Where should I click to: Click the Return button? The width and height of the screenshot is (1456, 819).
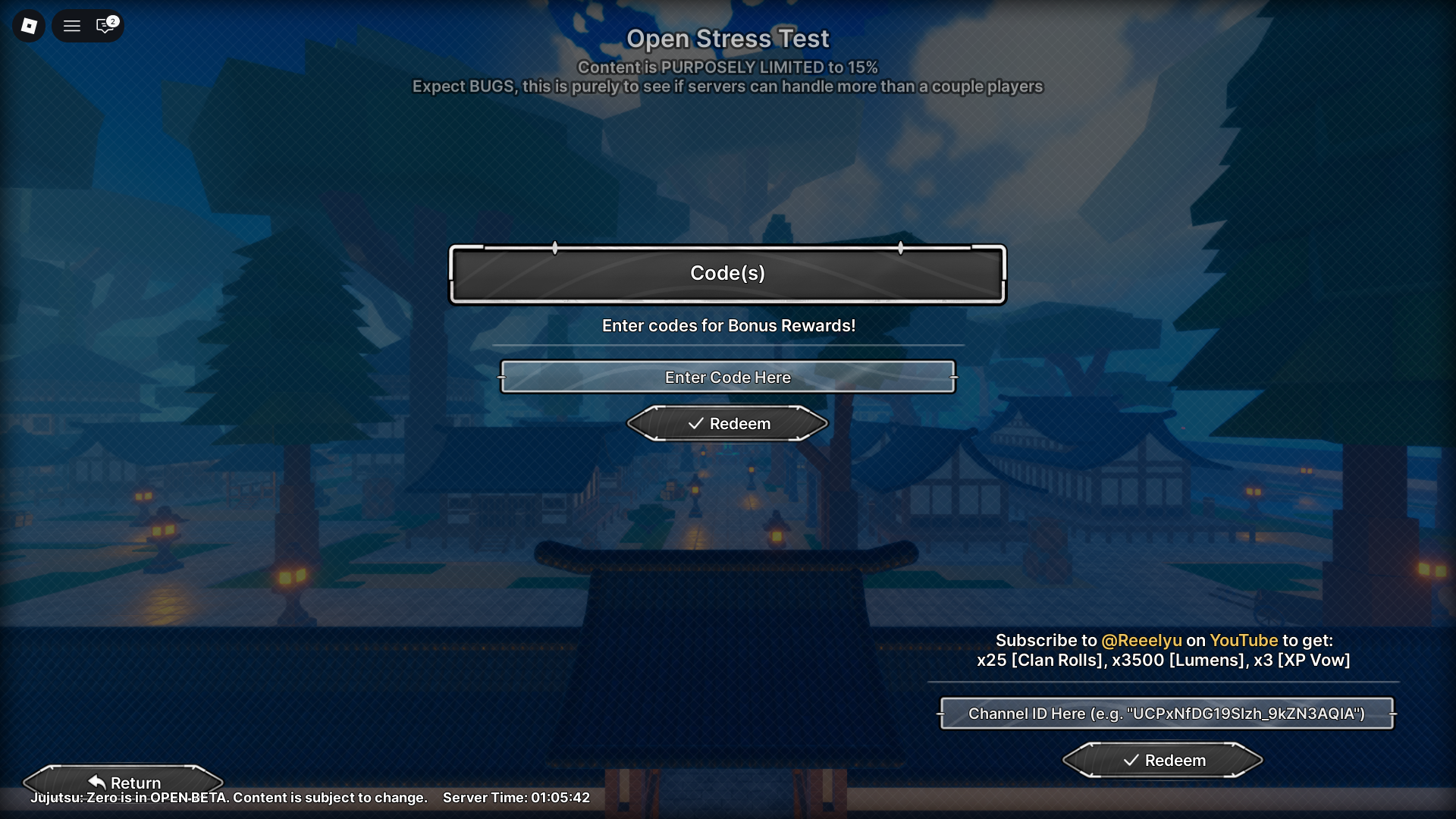coord(125,782)
